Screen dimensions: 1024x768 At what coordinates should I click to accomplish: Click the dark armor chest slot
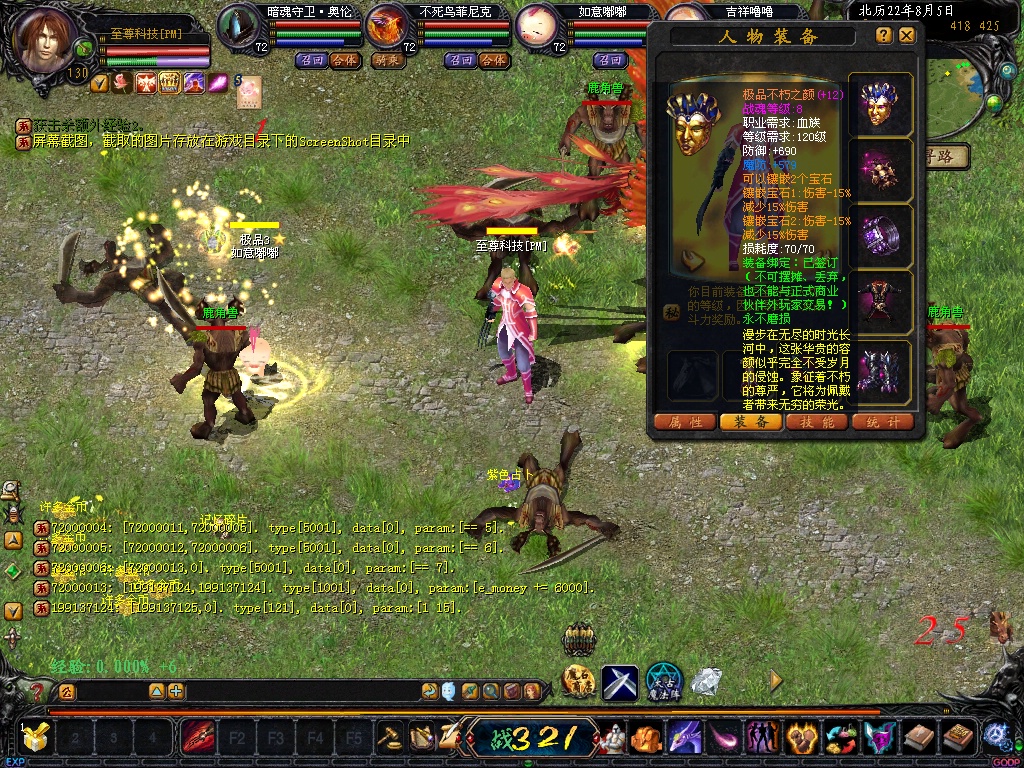click(x=880, y=303)
